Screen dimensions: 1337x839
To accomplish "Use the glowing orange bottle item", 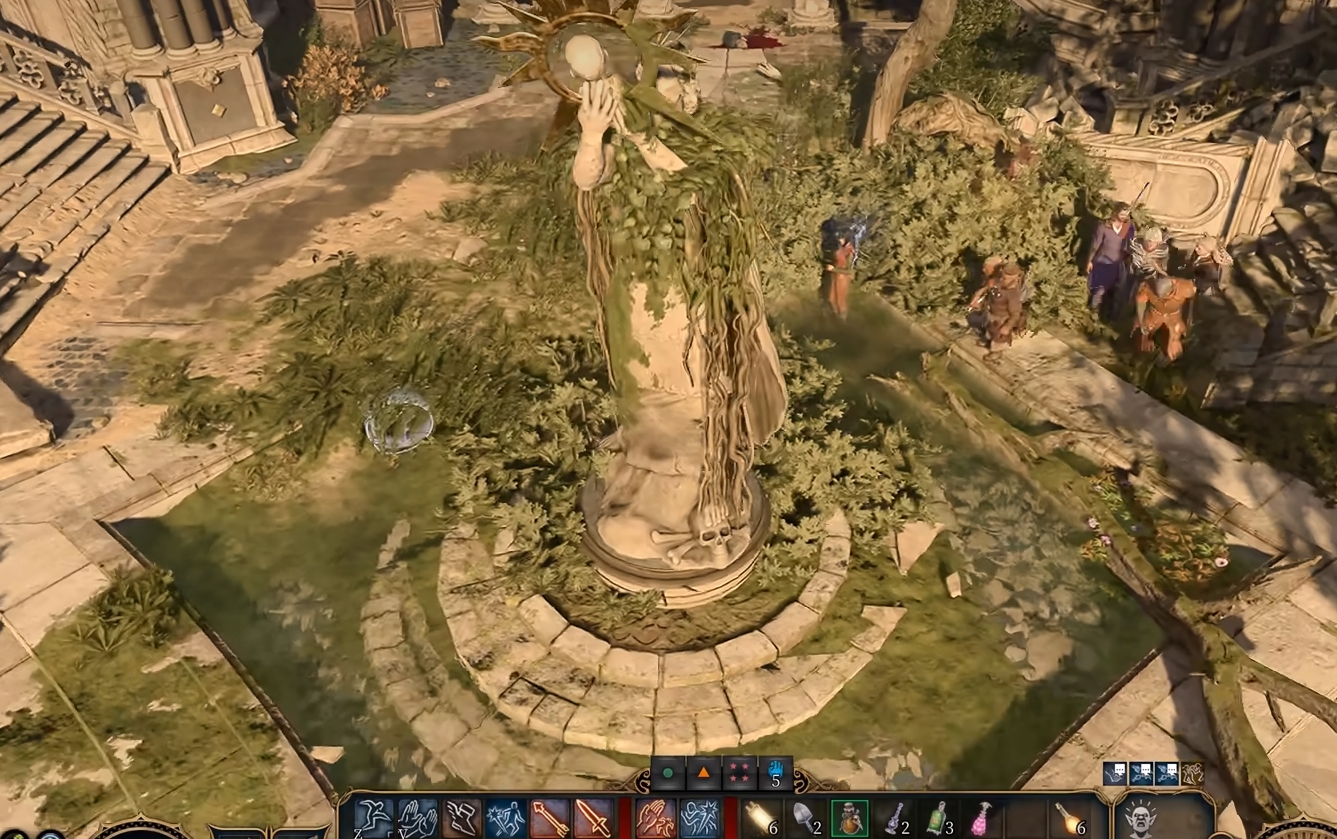I will click(x=1070, y=819).
